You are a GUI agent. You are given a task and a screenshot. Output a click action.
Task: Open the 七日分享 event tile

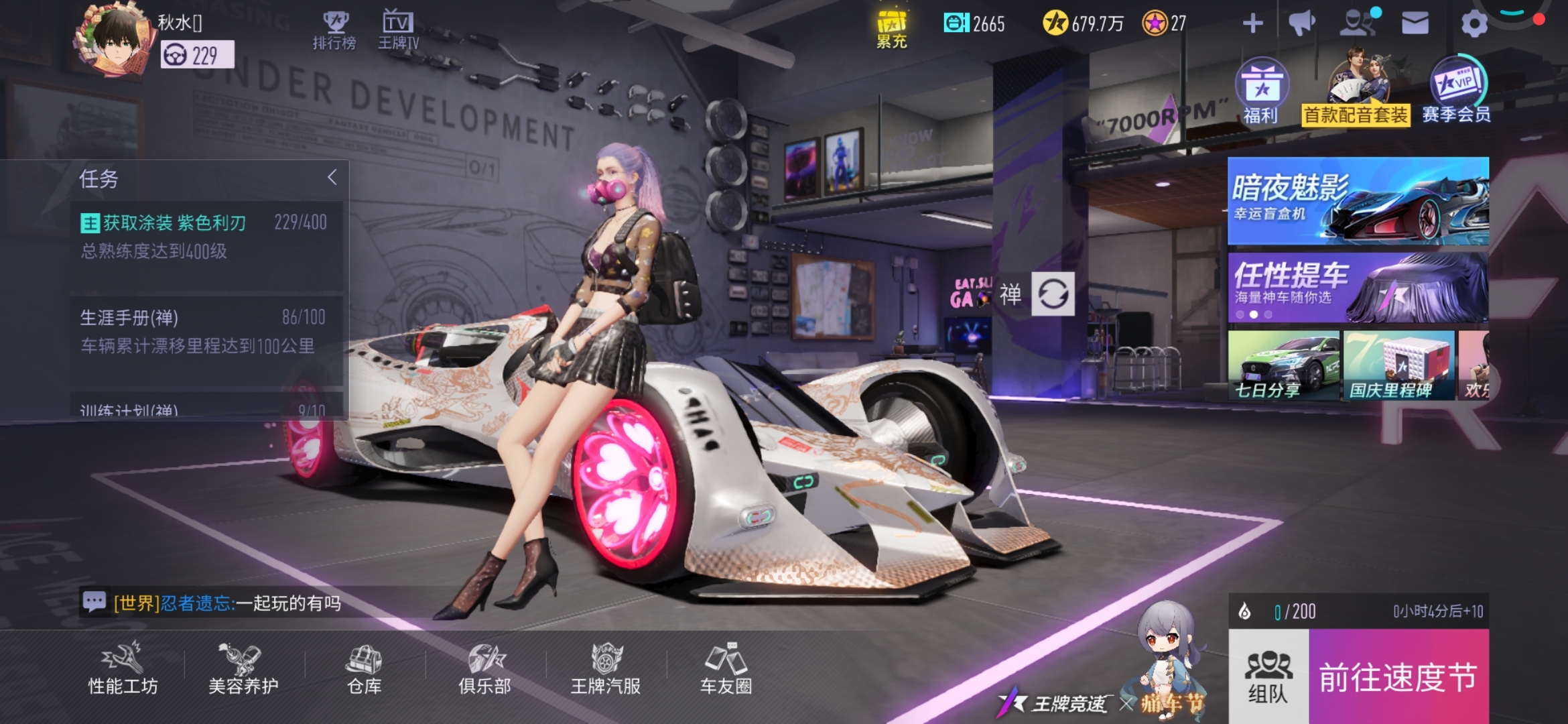(x=1283, y=365)
